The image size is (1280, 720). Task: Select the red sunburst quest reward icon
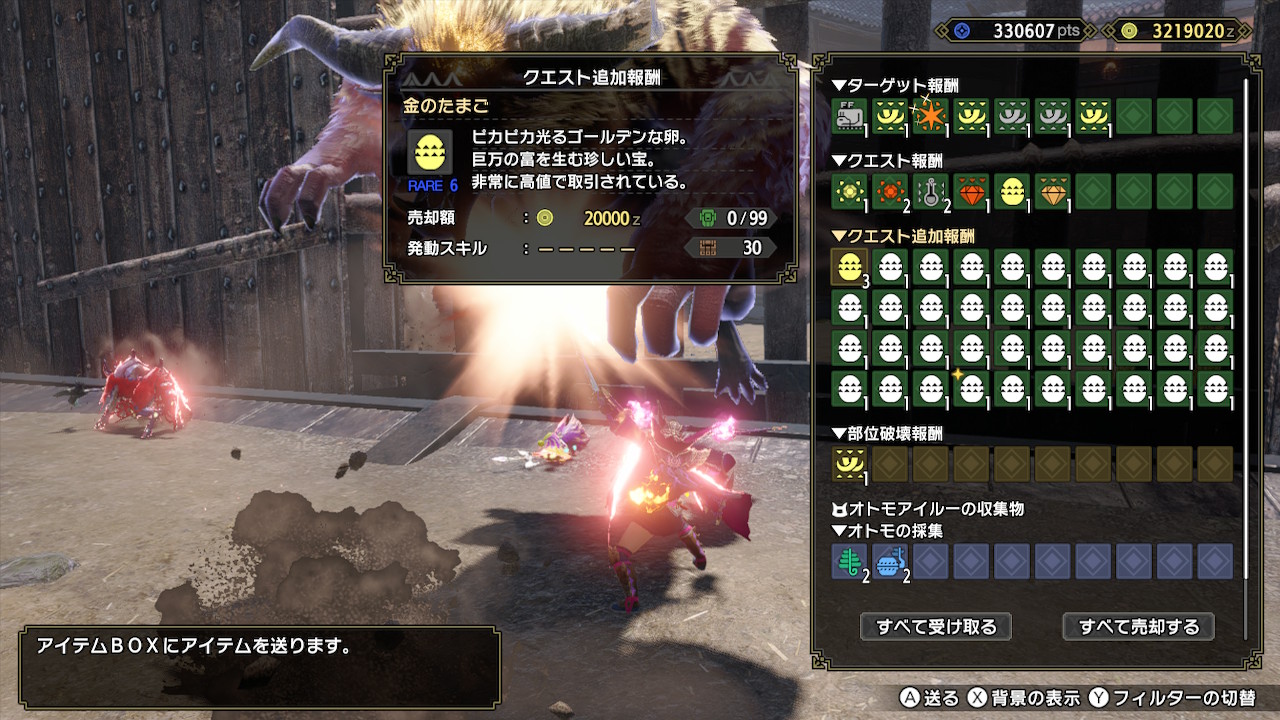(x=890, y=190)
